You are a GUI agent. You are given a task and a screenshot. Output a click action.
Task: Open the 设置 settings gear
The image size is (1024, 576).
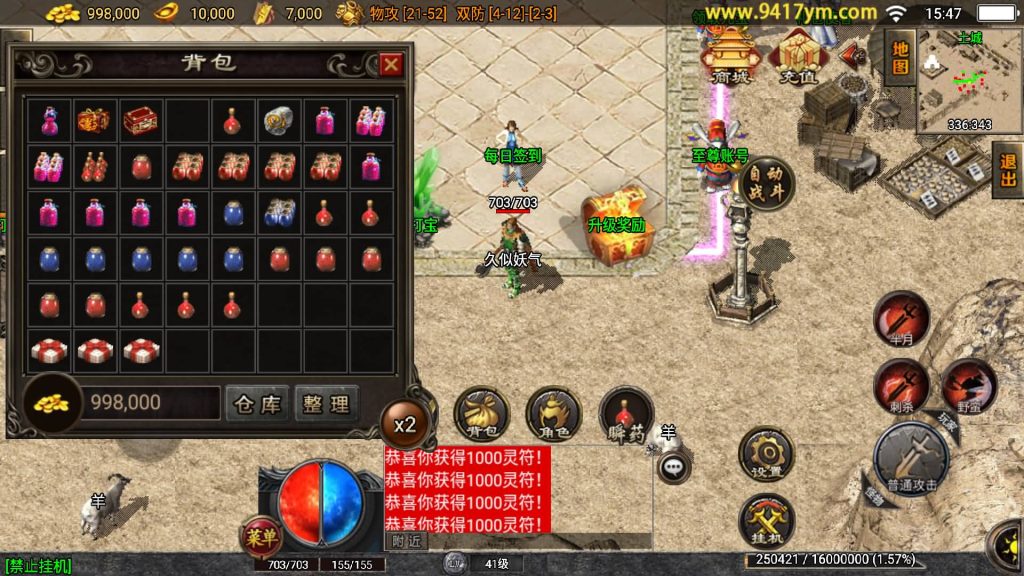[766, 456]
